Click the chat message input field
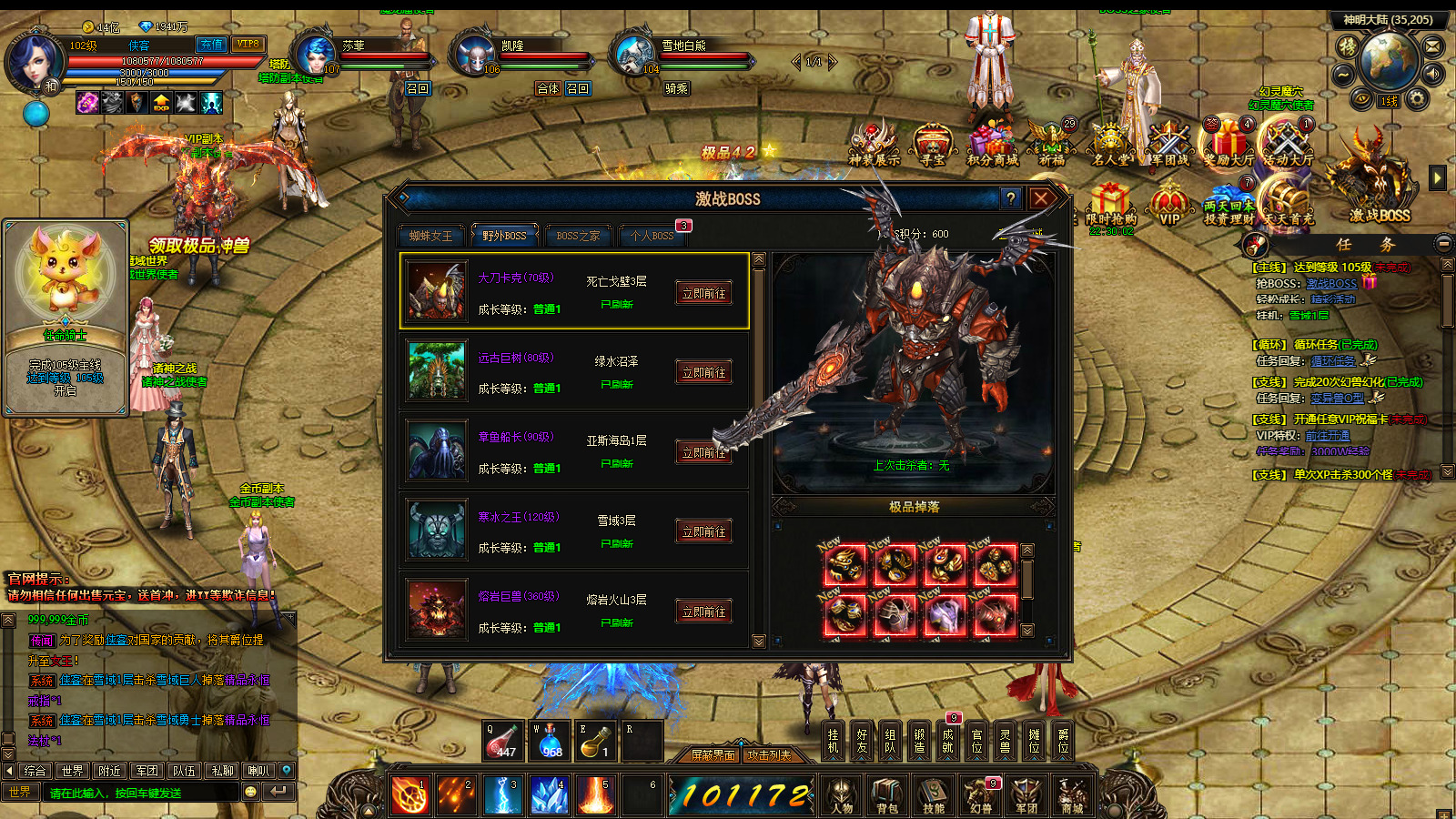This screenshot has height=819, width=1456. 141,793
